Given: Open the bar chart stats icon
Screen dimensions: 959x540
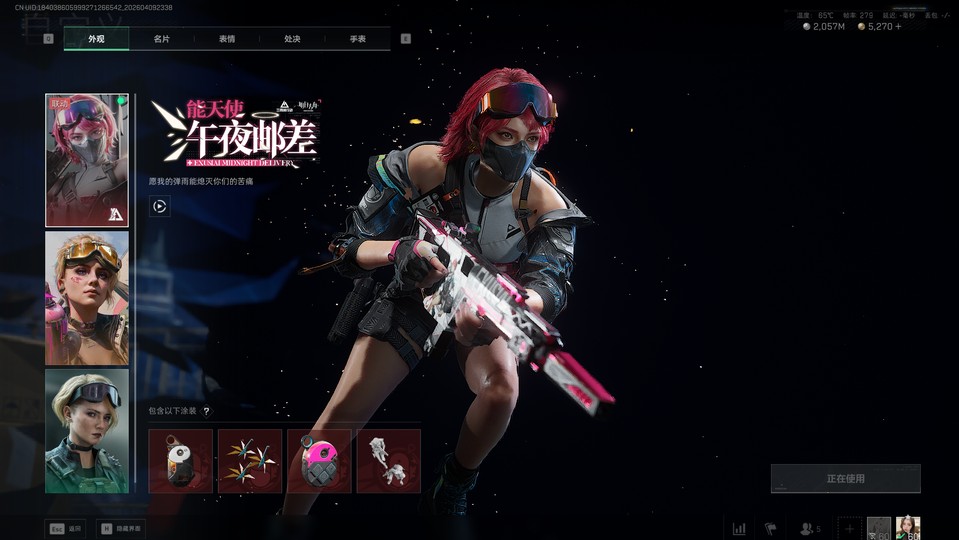Looking at the screenshot, I should [x=739, y=528].
